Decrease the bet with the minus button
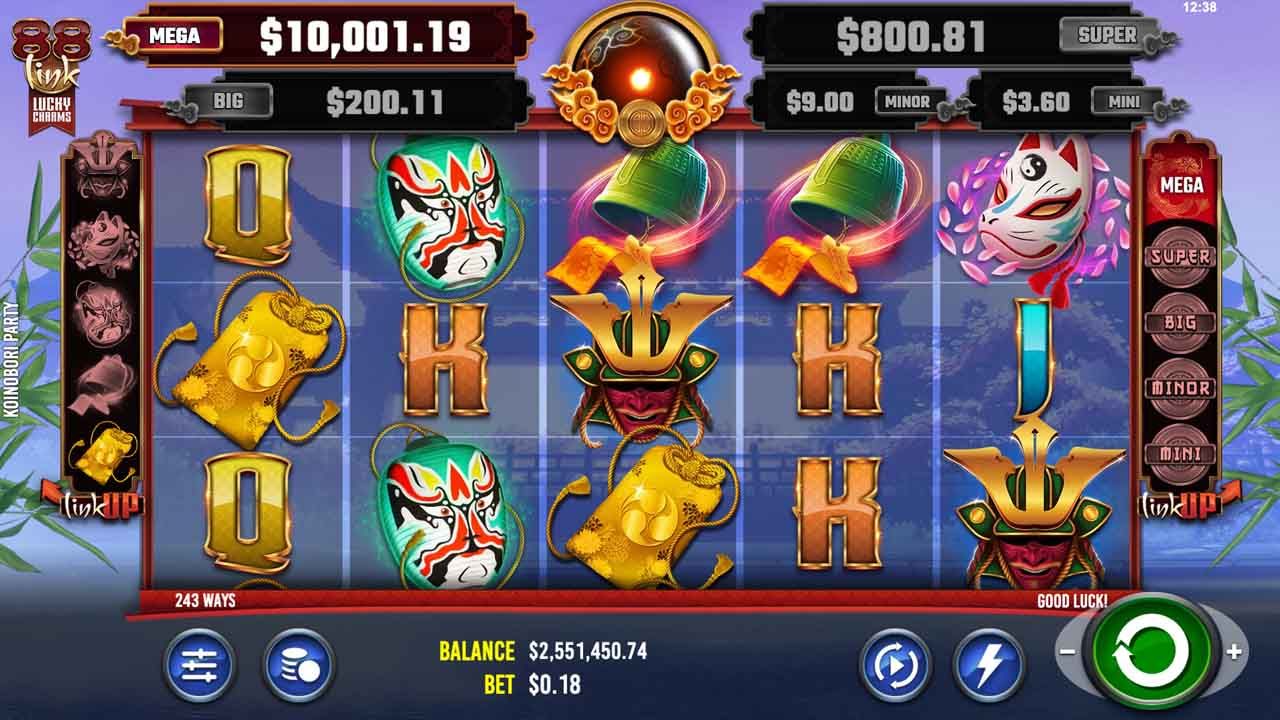1280x720 pixels. click(x=1067, y=652)
